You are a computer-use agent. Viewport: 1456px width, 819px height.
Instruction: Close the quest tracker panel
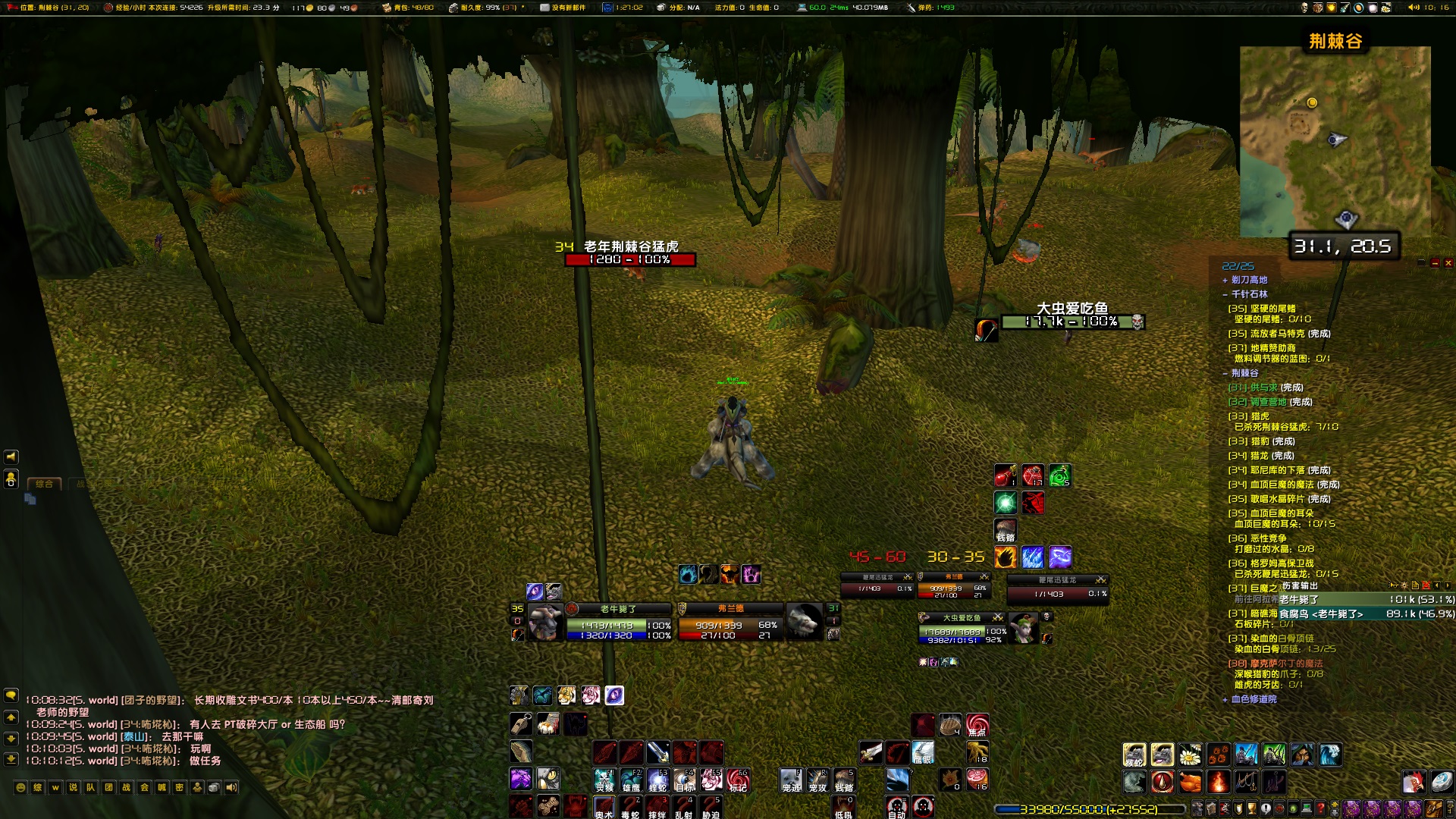(x=1448, y=263)
